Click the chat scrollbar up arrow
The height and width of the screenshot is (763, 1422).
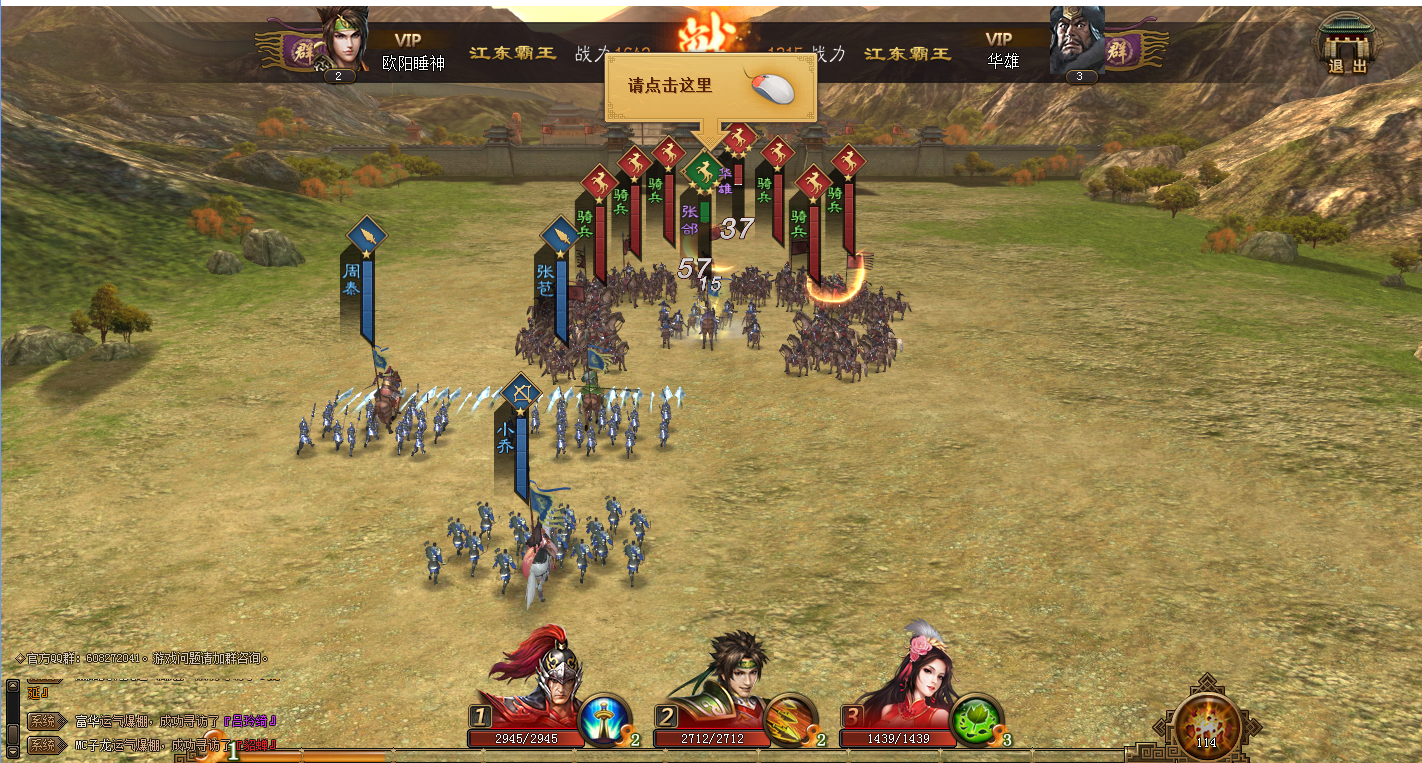click(x=12, y=687)
